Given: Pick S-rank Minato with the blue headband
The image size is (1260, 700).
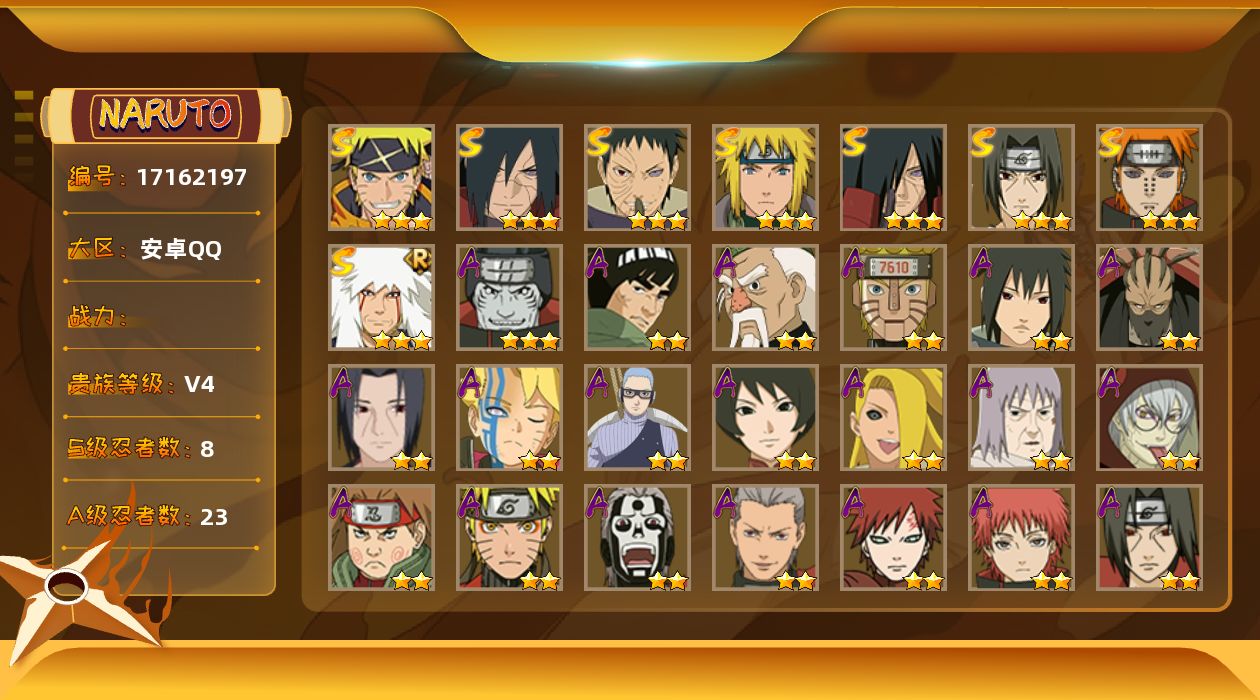Looking at the screenshot, I should (x=765, y=177).
